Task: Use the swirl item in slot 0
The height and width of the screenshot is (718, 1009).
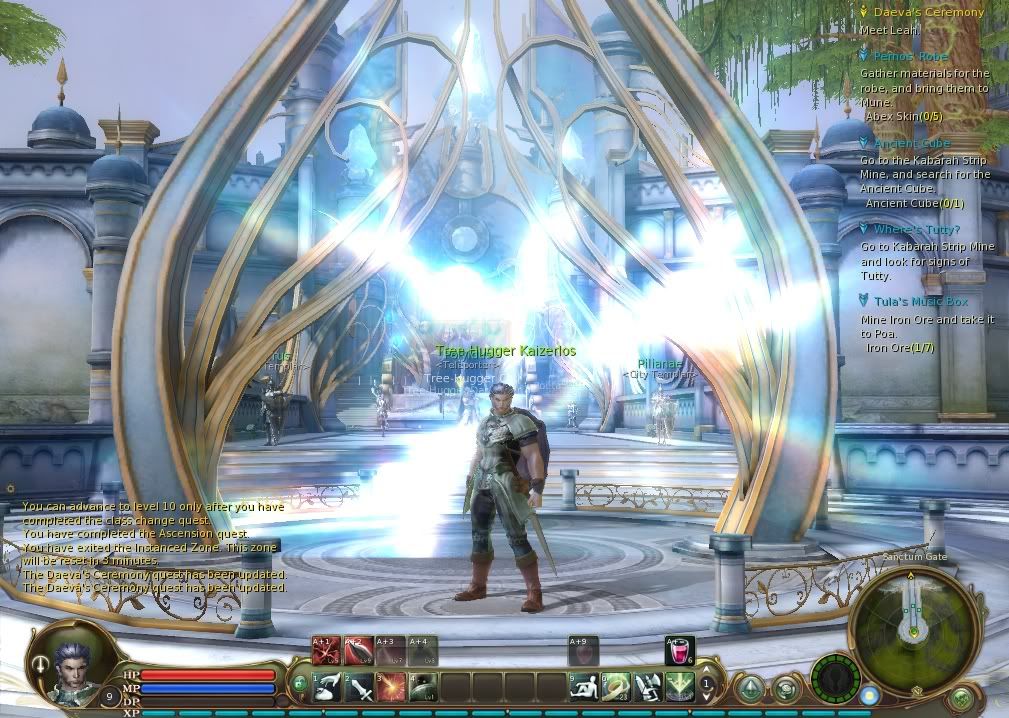Action: pyautogui.click(x=616, y=687)
